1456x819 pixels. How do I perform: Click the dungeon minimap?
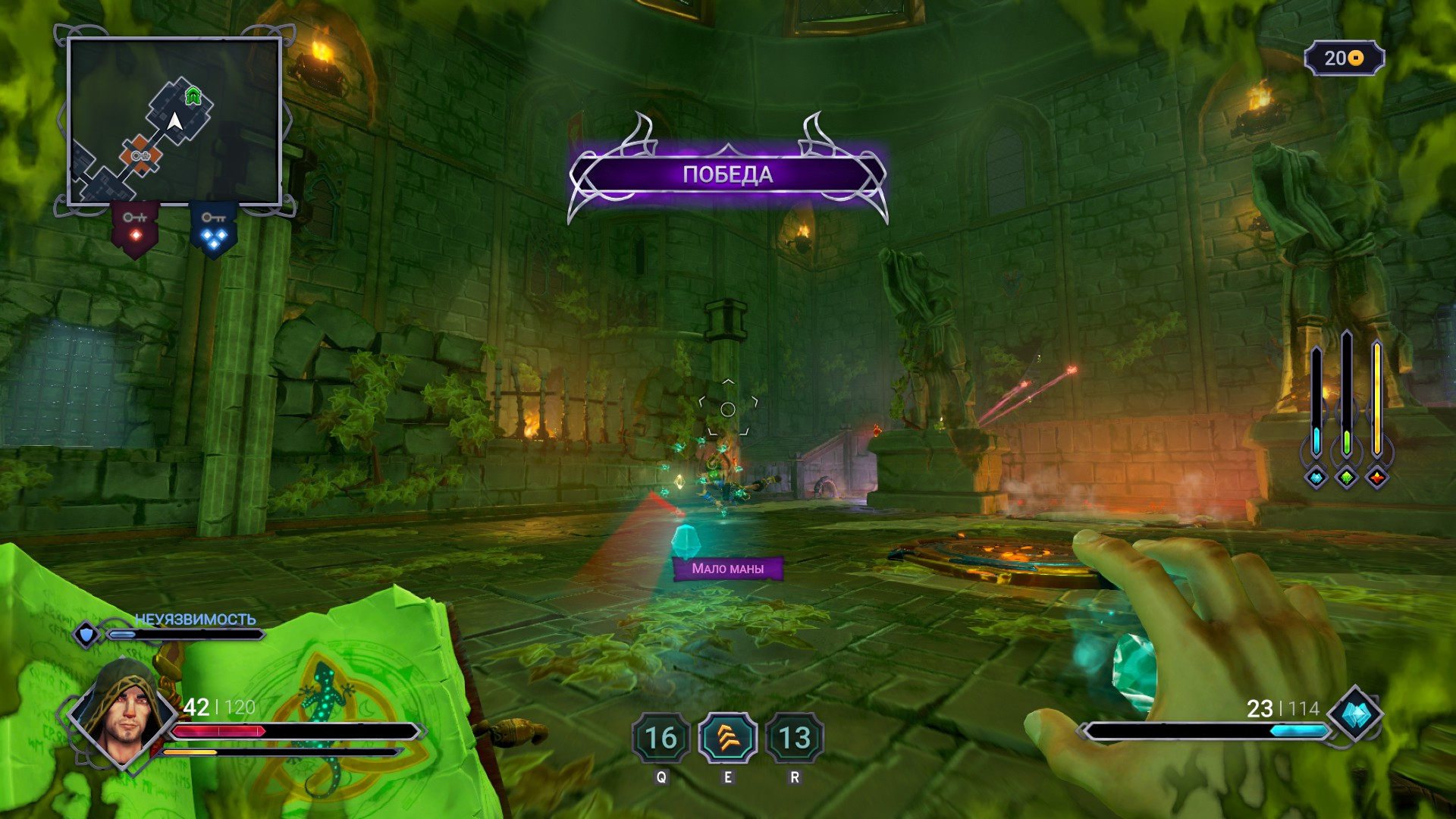[x=174, y=122]
